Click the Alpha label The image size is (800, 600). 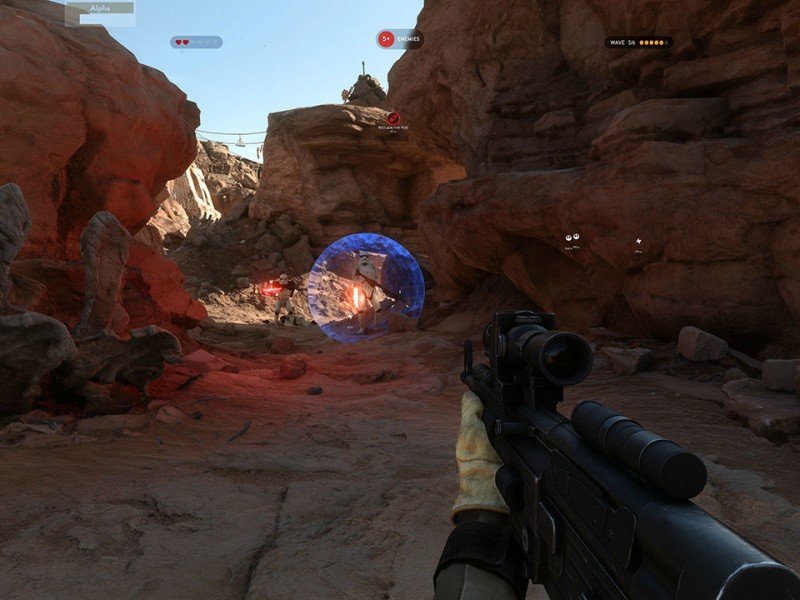[99, 8]
